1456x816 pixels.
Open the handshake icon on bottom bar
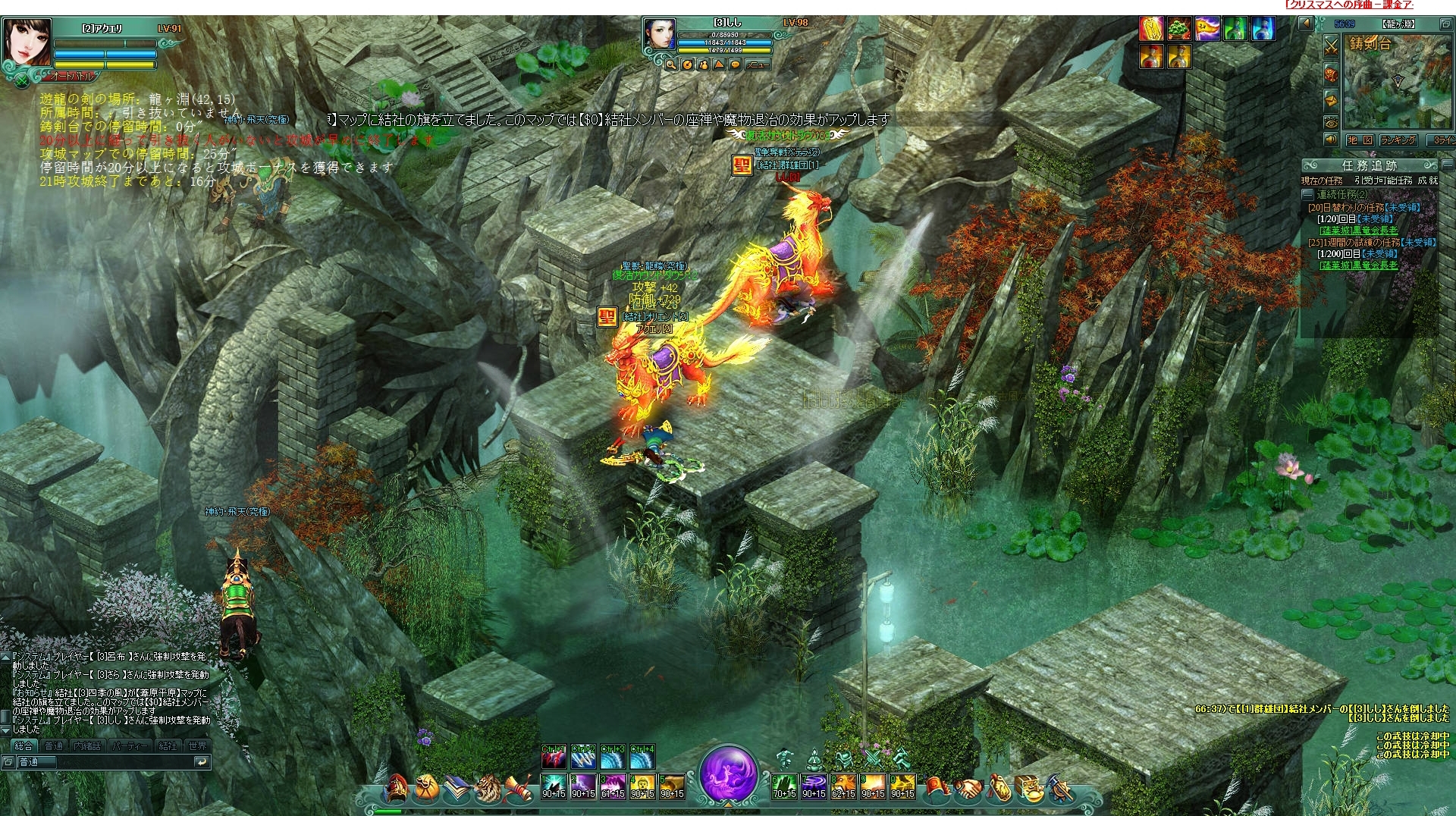coord(968,789)
